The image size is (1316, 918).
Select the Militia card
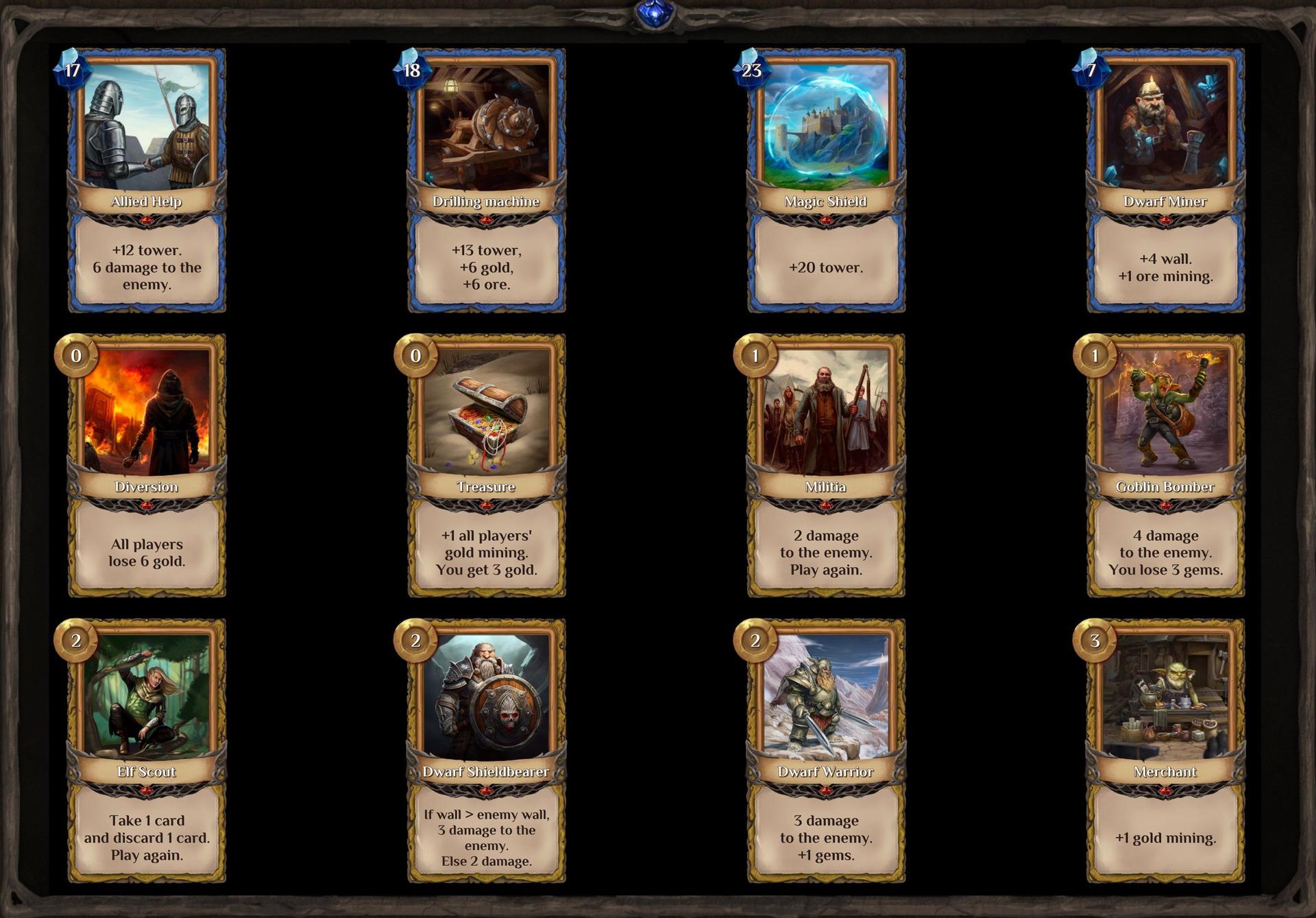826,466
